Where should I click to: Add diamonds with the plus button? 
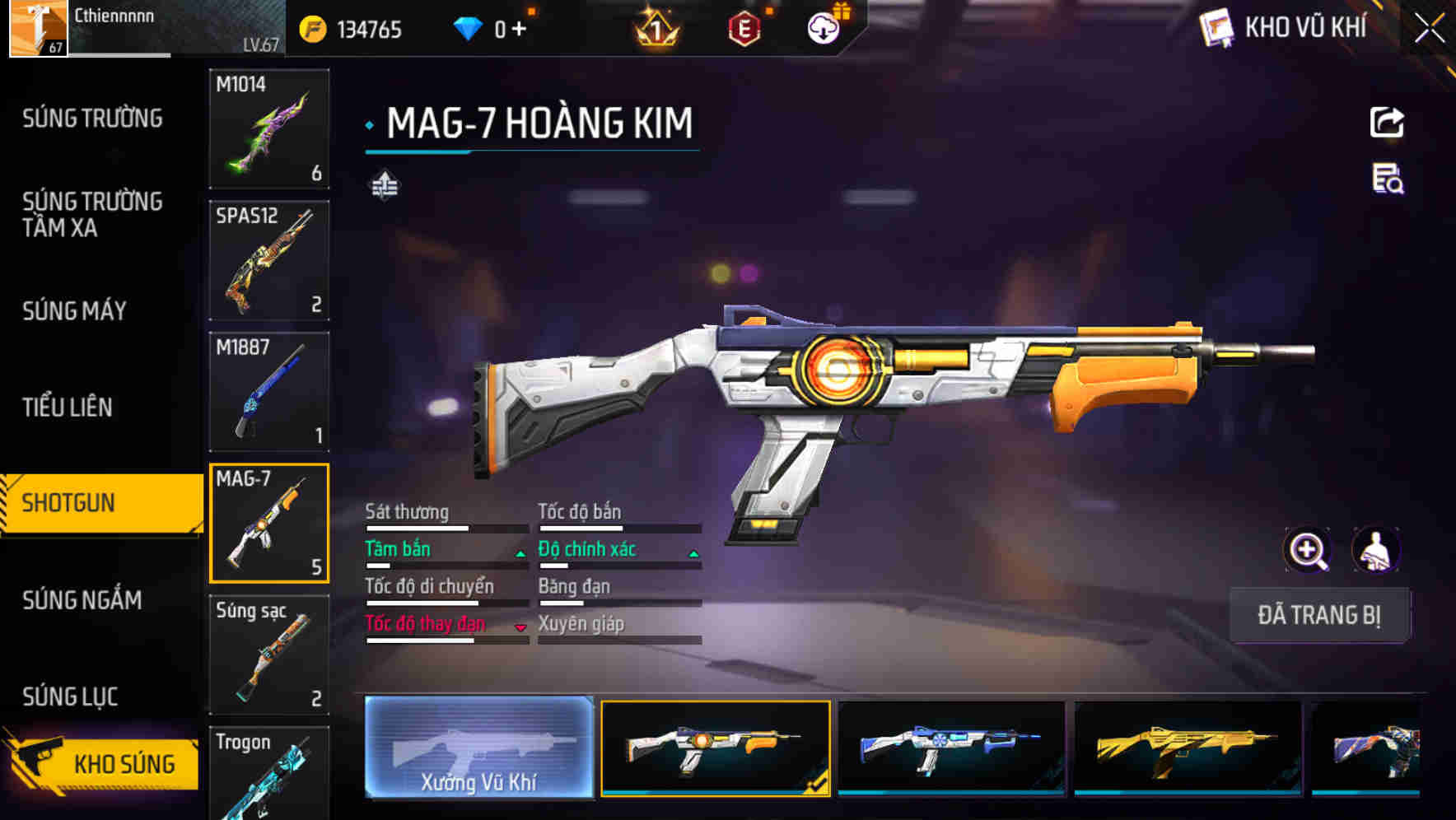coord(519,29)
